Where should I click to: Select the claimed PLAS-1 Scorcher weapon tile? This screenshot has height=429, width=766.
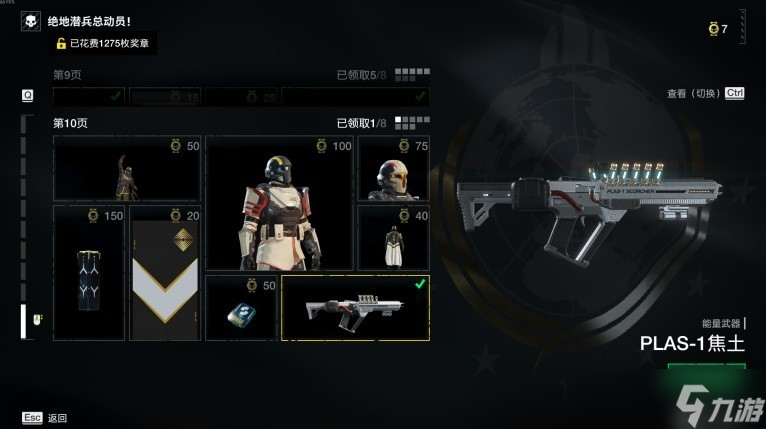pyautogui.click(x=355, y=307)
